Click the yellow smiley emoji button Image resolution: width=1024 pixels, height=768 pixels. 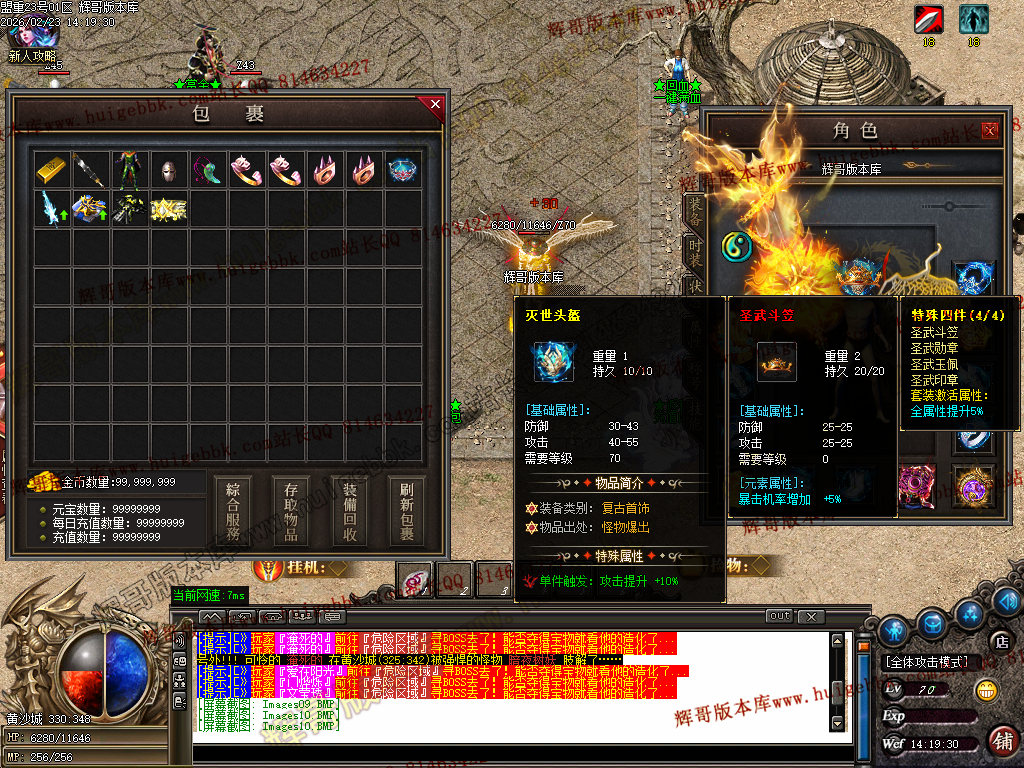click(986, 688)
